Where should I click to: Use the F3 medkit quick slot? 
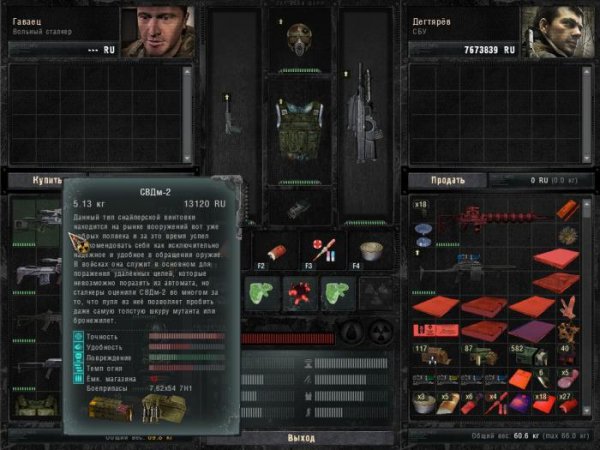pyautogui.click(x=322, y=248)
